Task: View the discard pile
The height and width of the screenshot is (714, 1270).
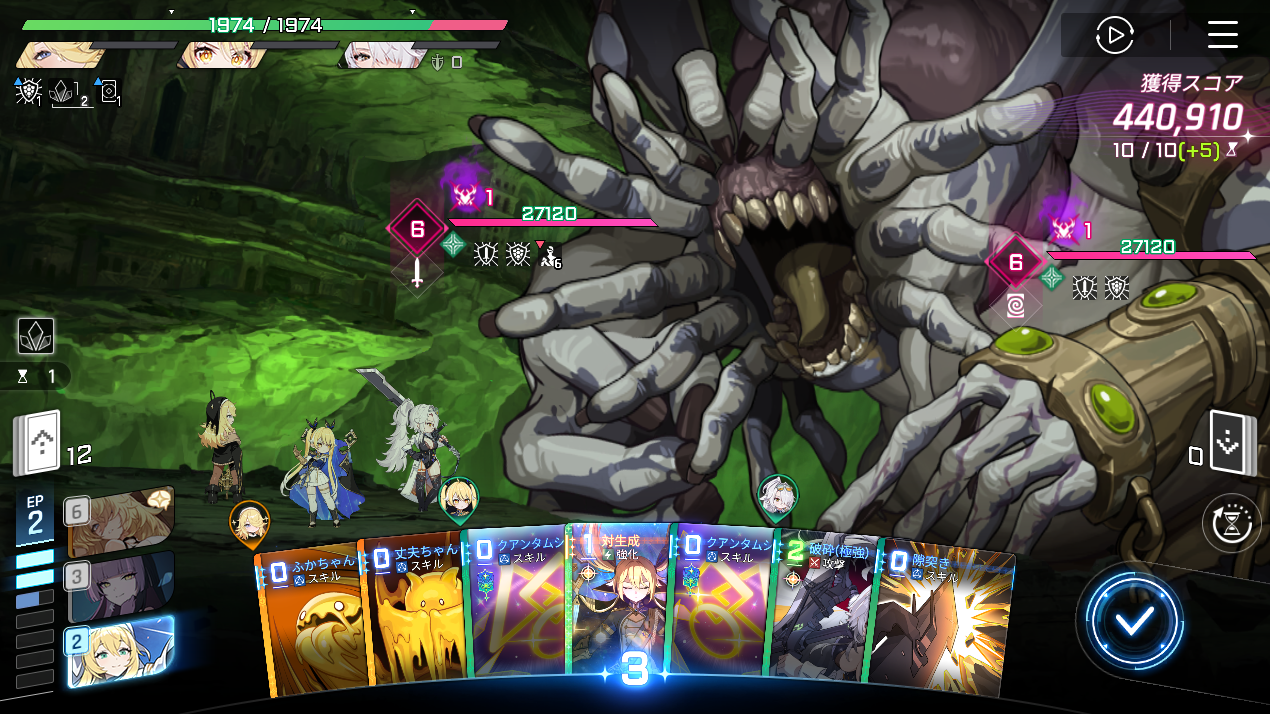Action: tap(1226, 442)
